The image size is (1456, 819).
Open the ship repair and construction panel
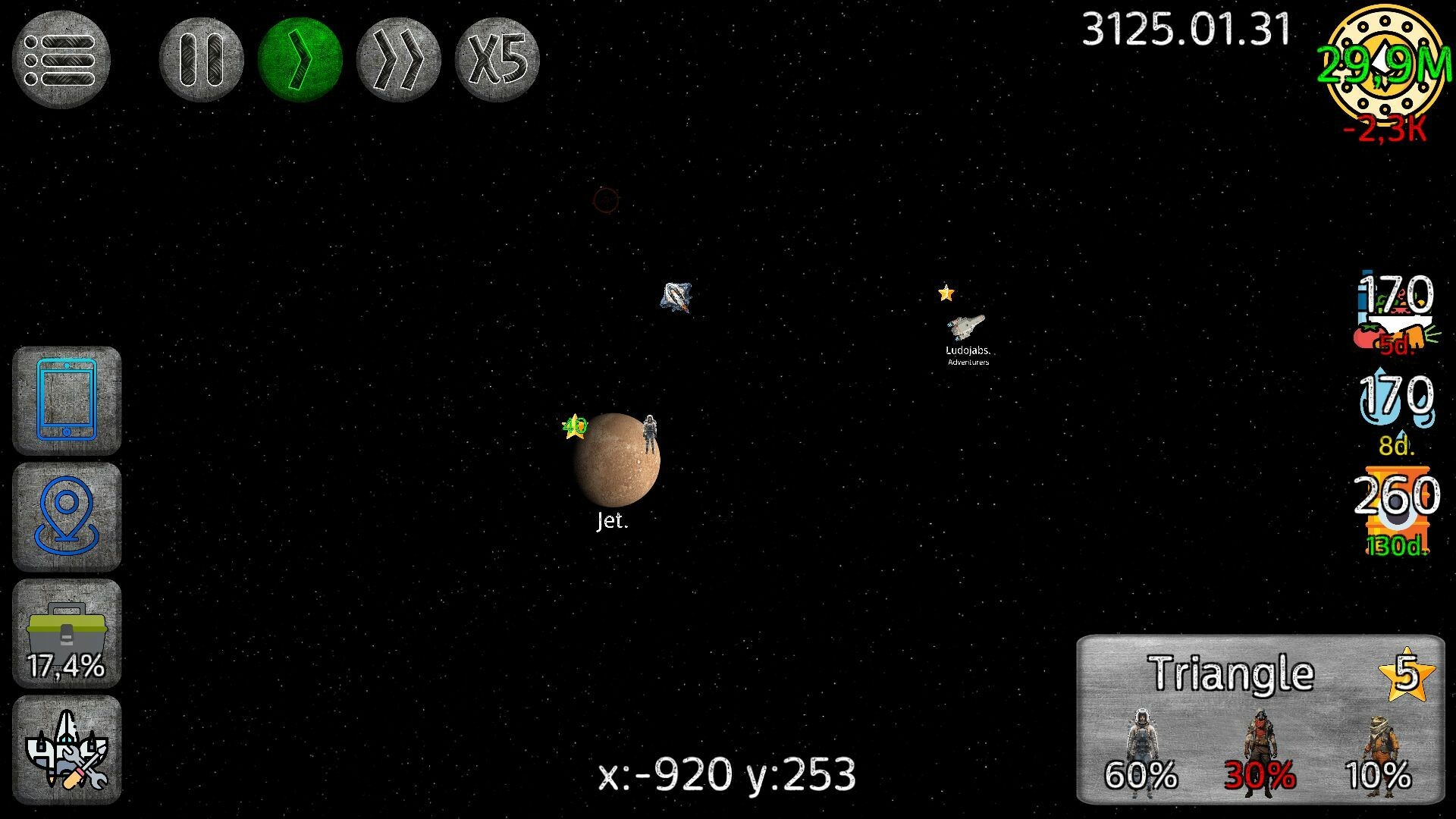point(67,751)
